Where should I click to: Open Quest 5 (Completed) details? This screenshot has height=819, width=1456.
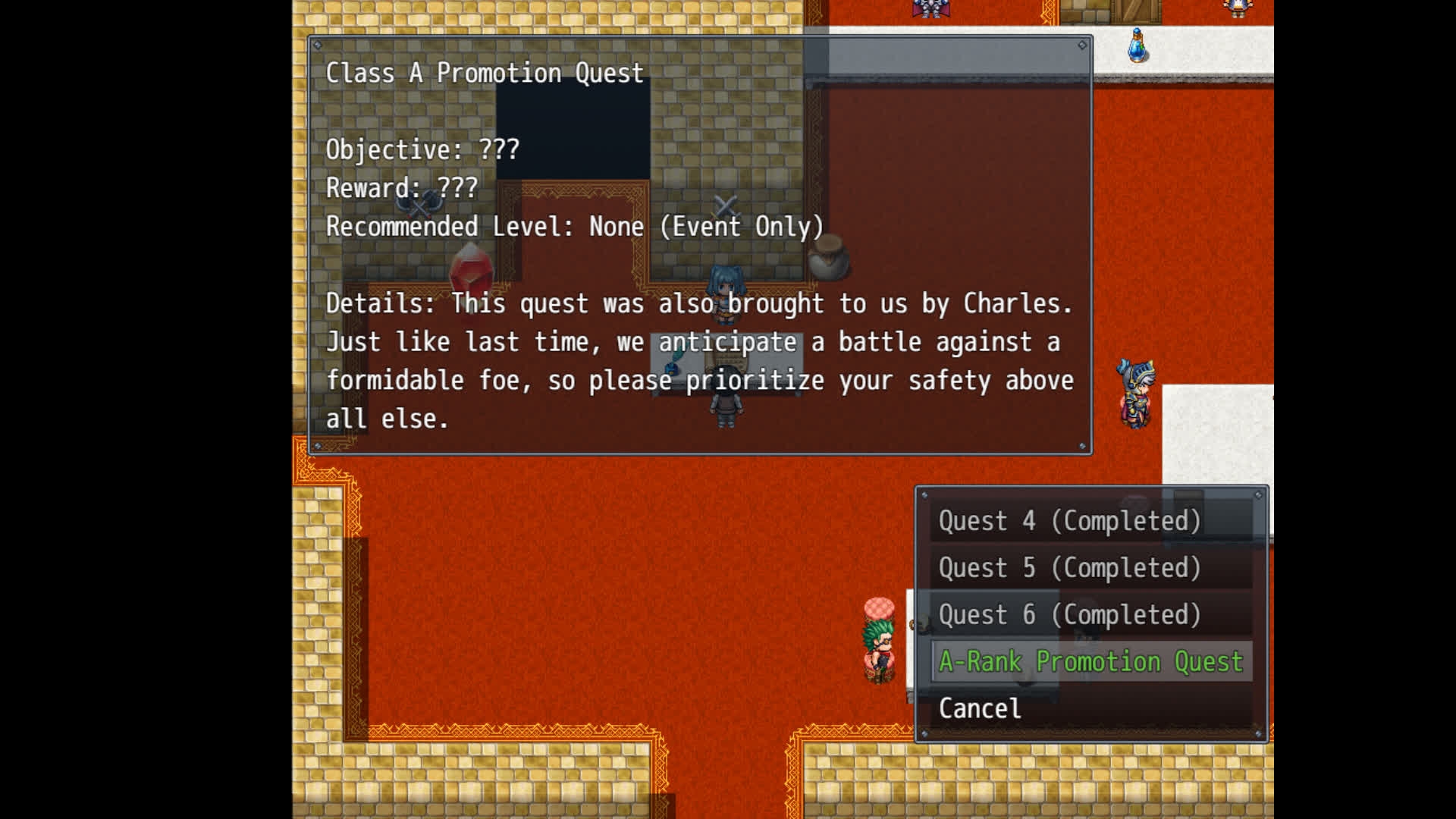(1069, 568)
